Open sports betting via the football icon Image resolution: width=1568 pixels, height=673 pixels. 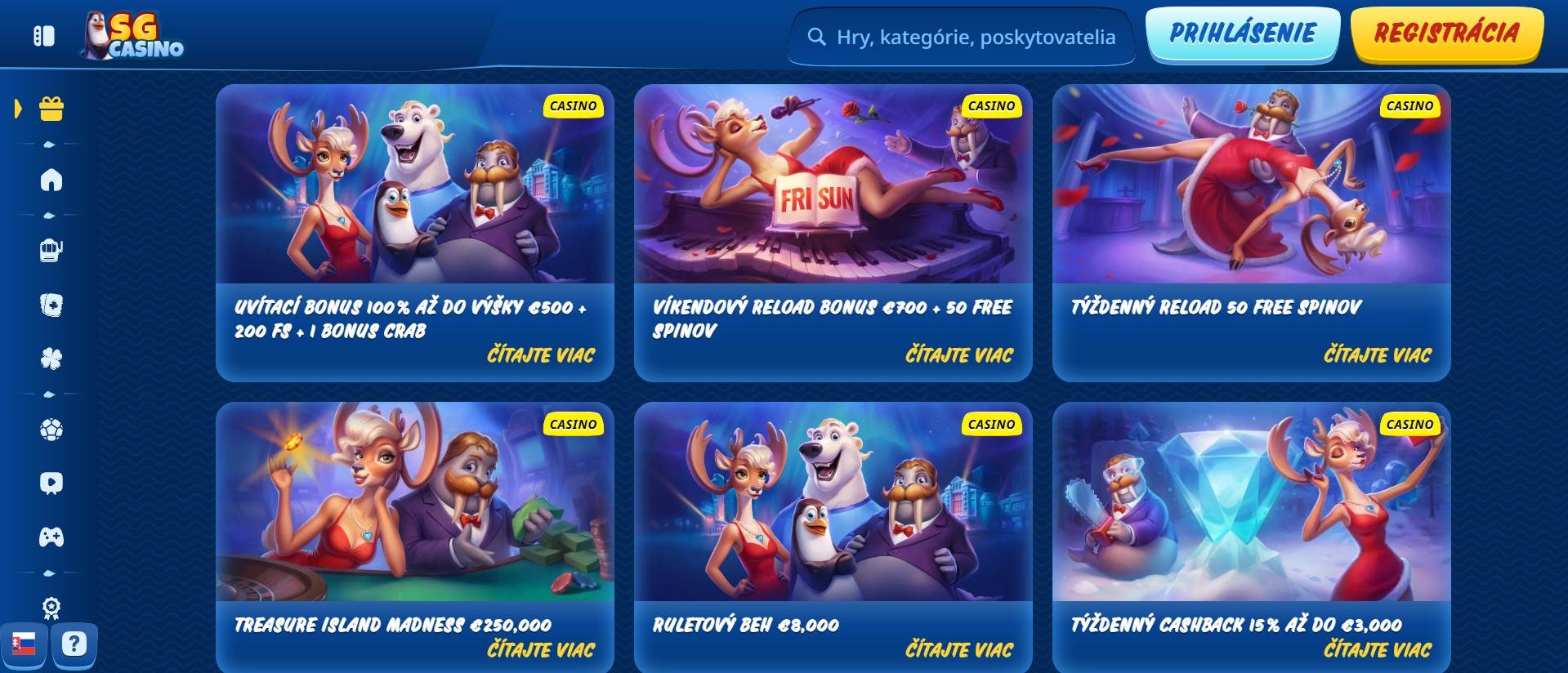point(51,428)
